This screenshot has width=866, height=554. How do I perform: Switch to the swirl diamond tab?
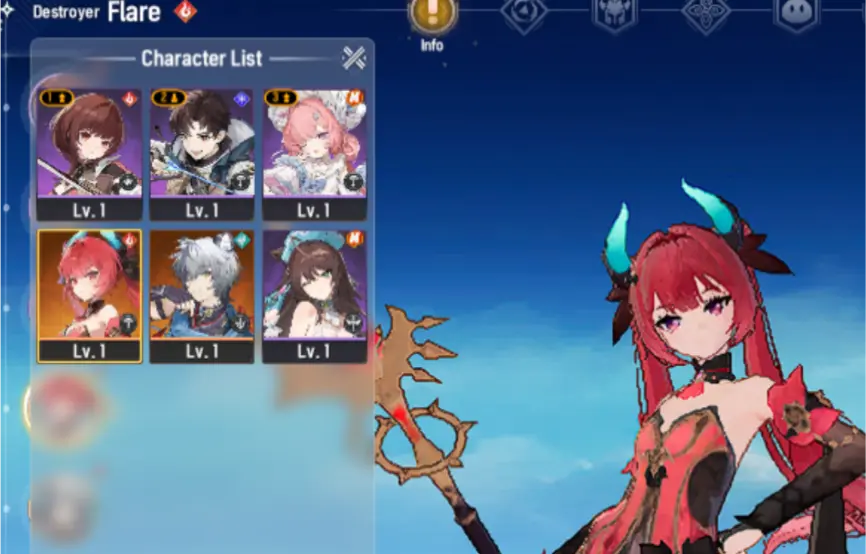click(x=524, y=14)
